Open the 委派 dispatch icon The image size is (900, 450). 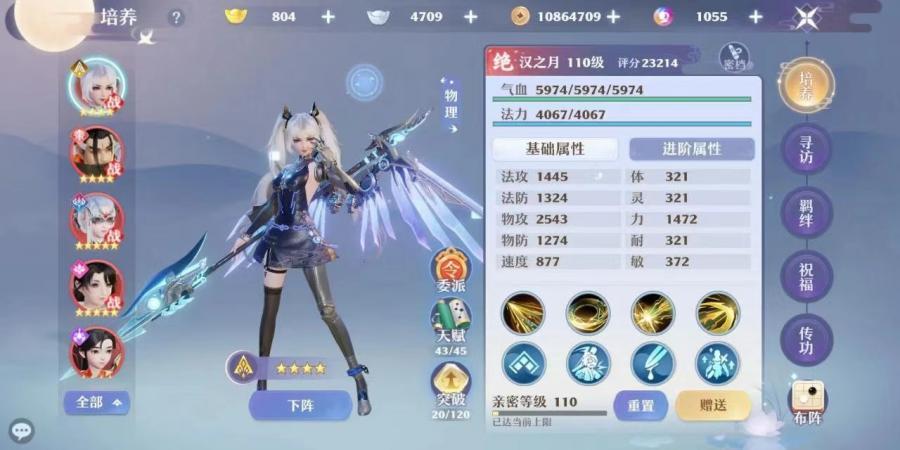[x=451, y=271]
